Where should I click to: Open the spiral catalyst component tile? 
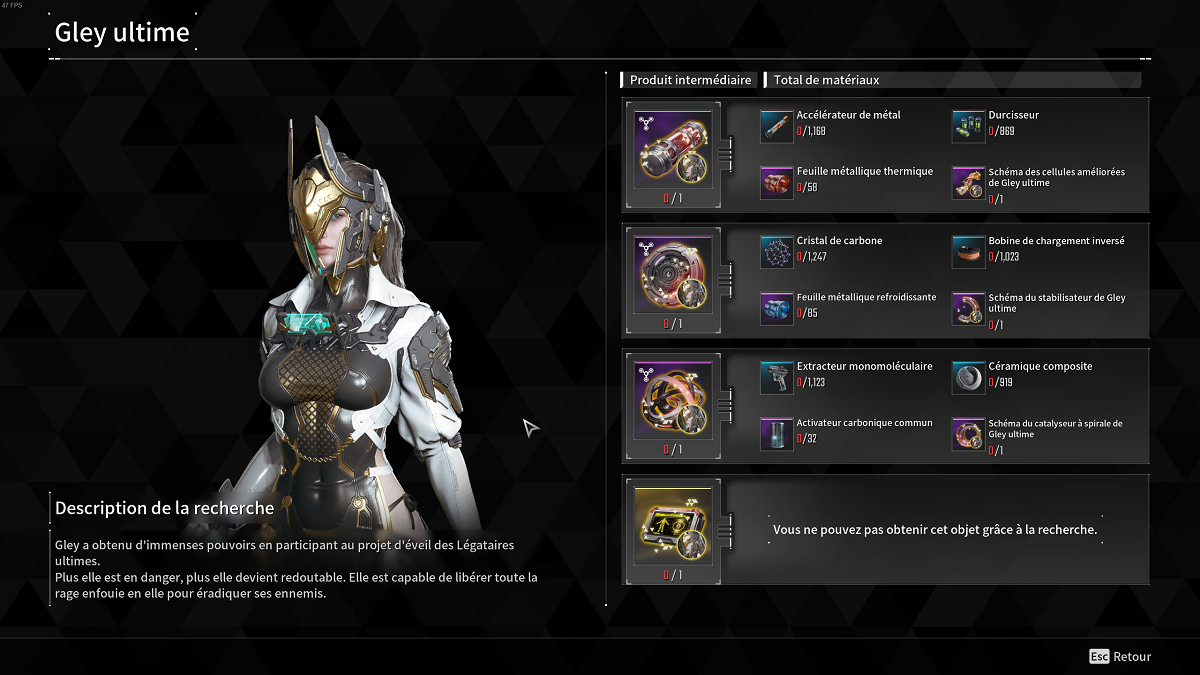pos(673,400)
